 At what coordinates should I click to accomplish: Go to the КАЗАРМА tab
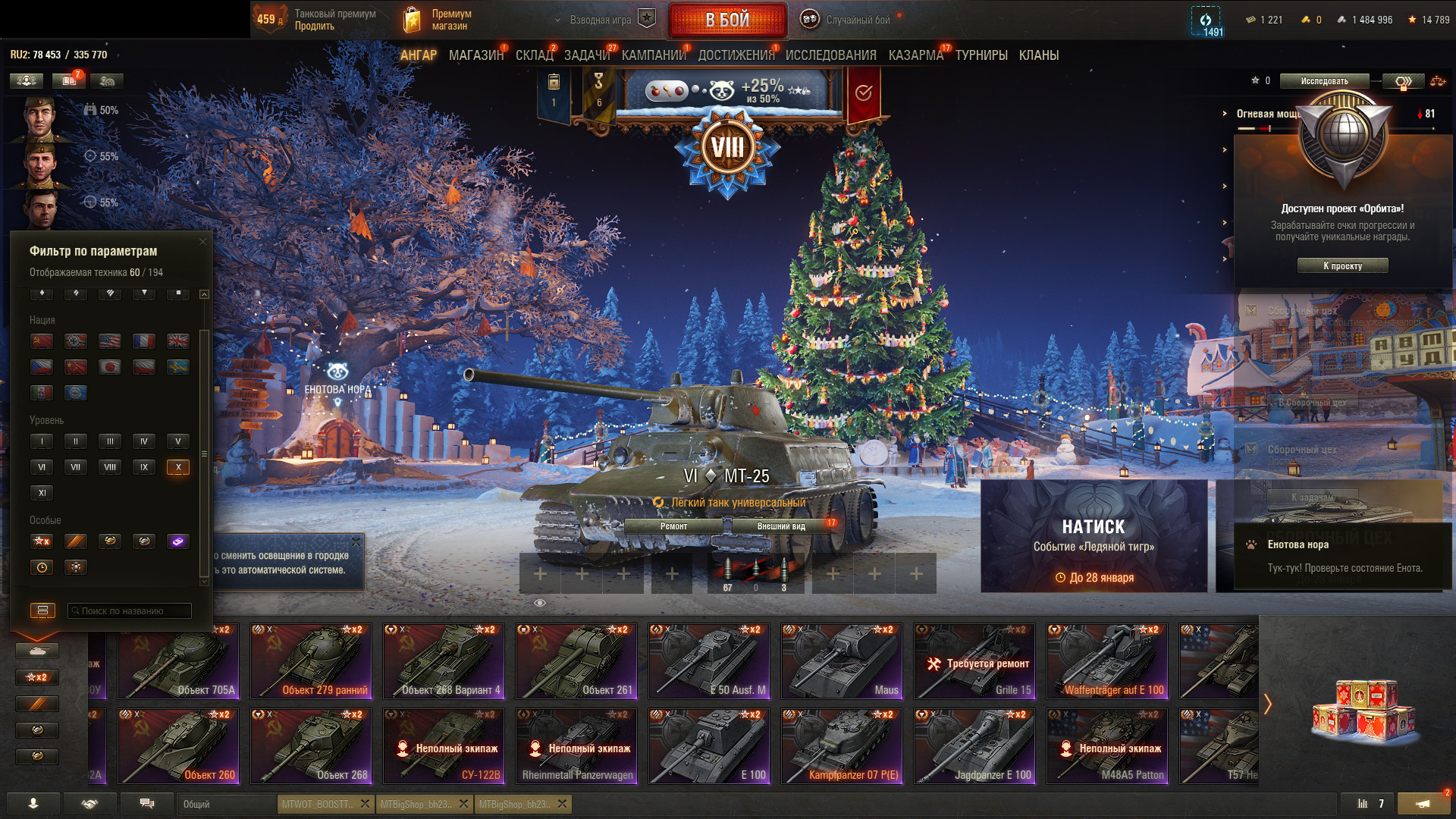pos(915,55)
